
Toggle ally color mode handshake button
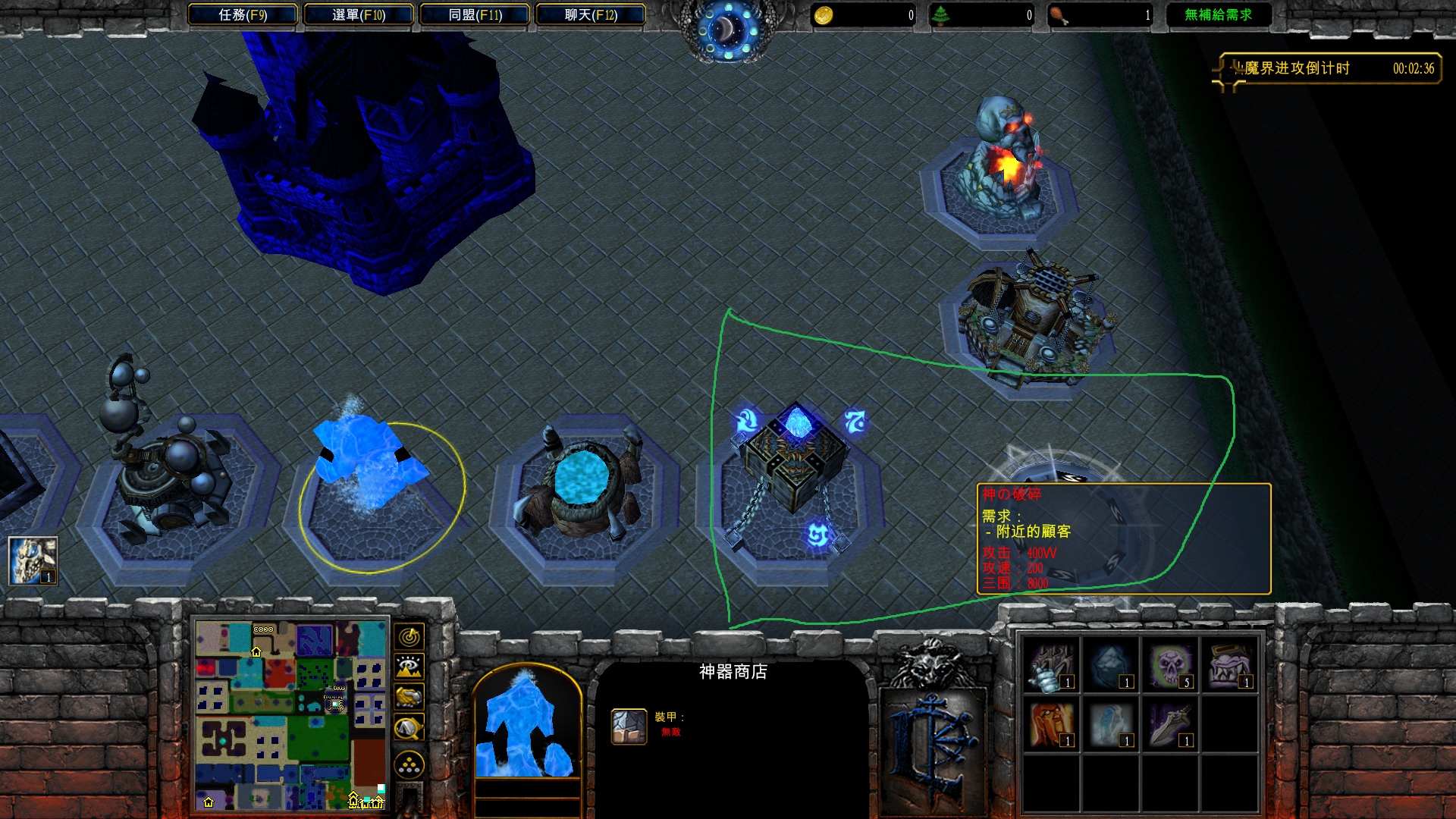pyautogui.click(x=409, y=696)
